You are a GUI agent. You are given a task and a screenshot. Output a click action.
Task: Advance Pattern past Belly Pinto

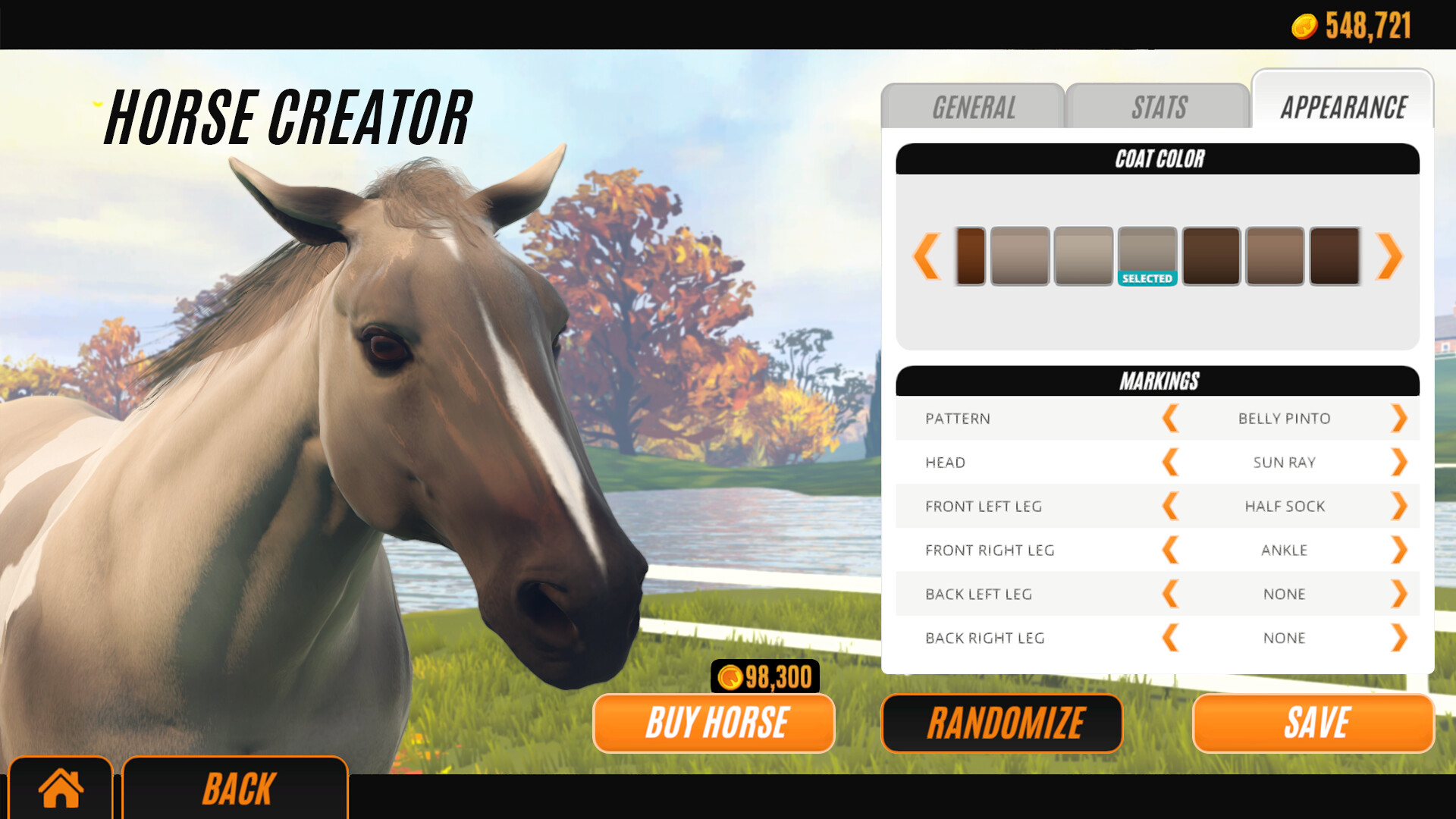[1399, 418]
